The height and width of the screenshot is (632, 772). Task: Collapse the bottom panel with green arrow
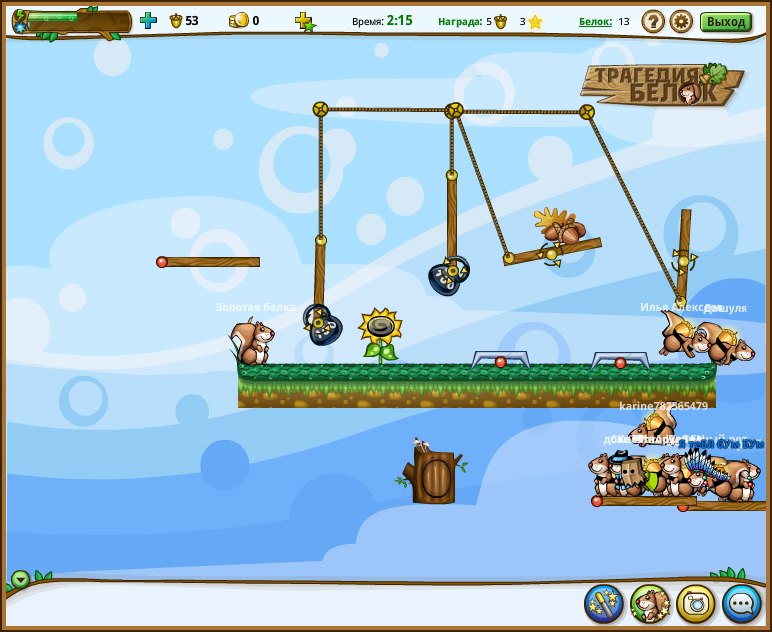(20, 579)
